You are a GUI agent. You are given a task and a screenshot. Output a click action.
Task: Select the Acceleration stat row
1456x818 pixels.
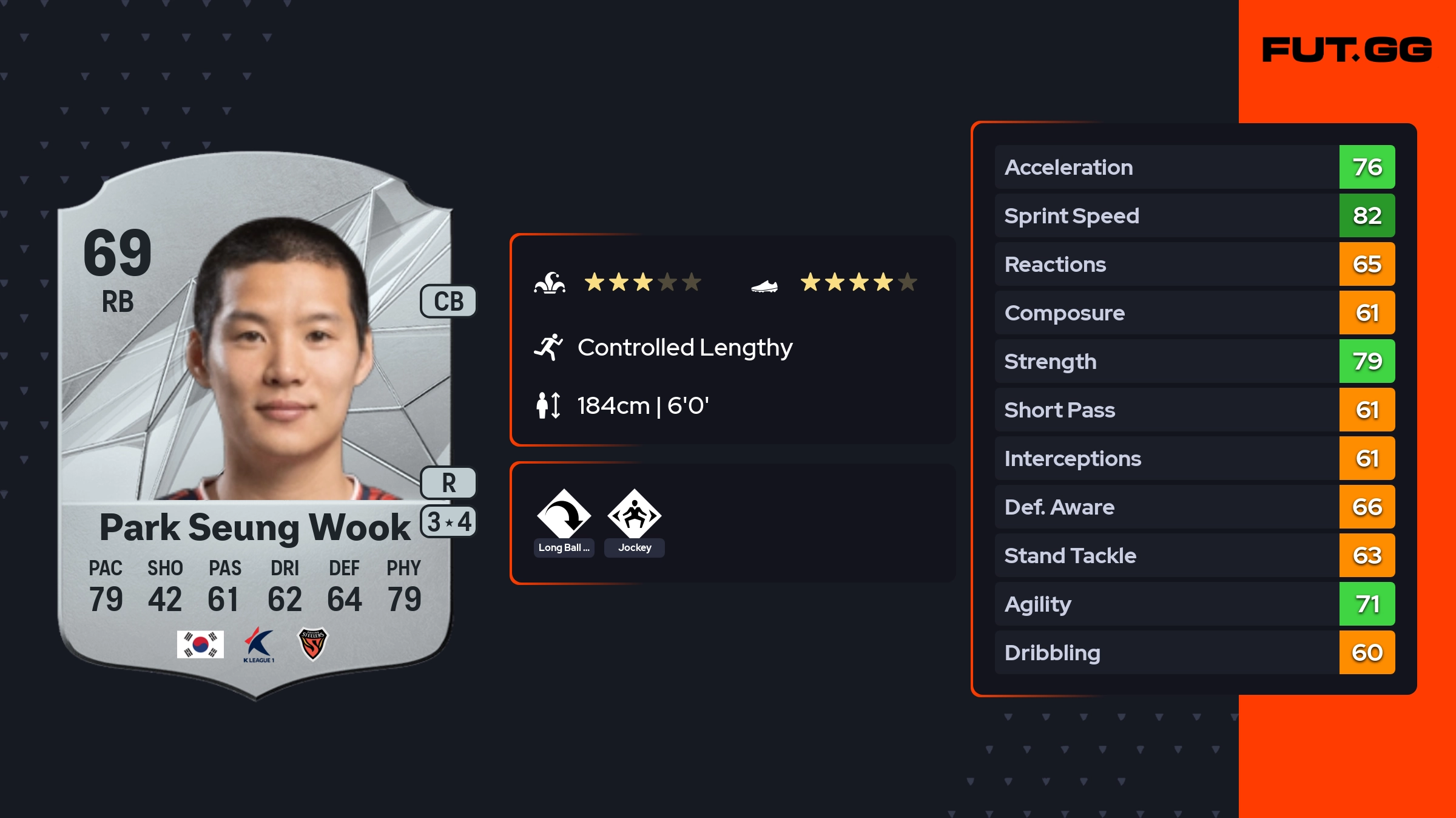coord(1194,167)
